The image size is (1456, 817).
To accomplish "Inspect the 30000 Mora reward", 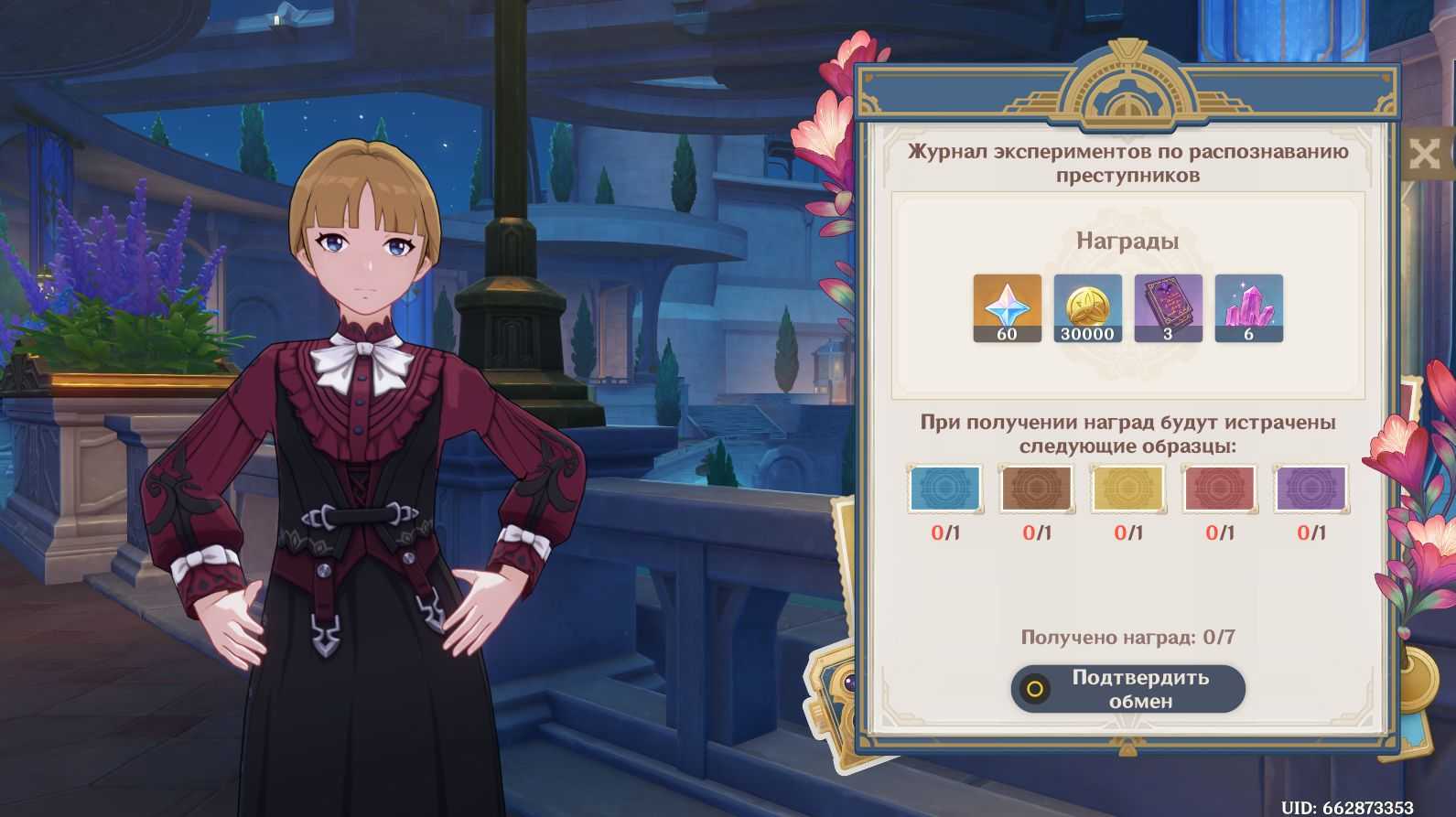I will (1087, 307).
